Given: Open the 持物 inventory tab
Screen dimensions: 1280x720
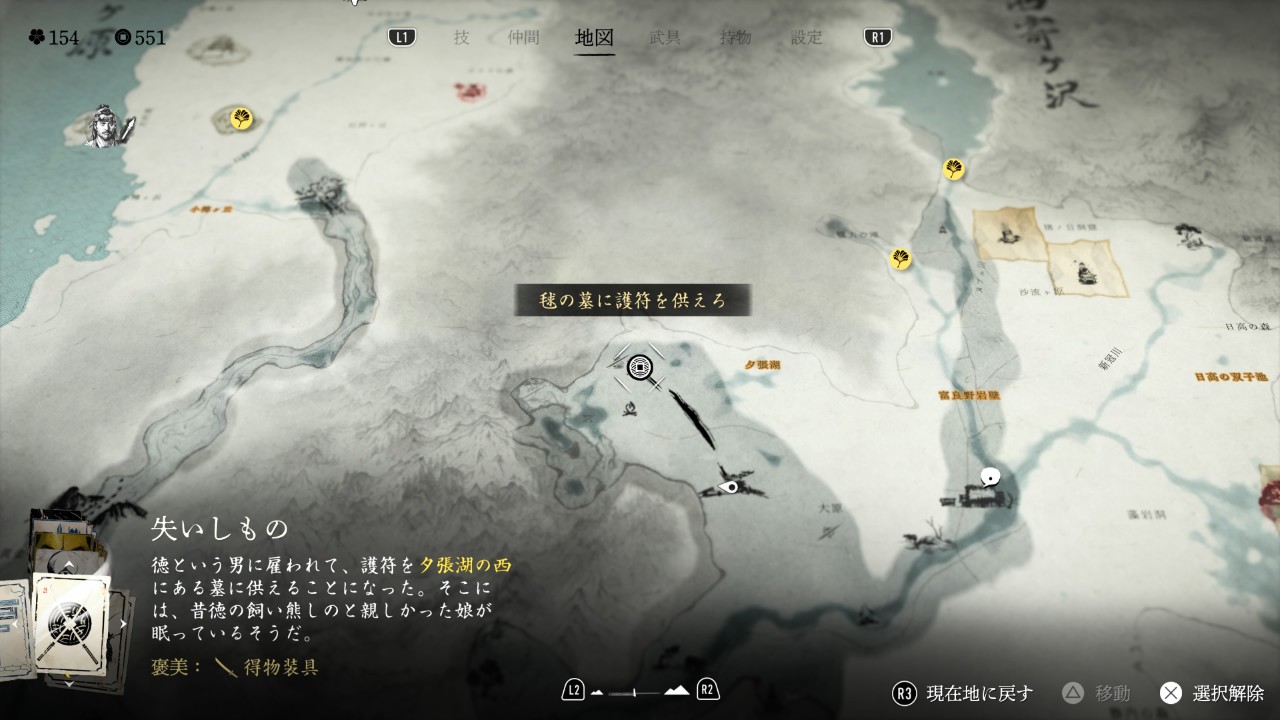Looking at the screenshot, I should pyautogui.click(x=736, y=38).
